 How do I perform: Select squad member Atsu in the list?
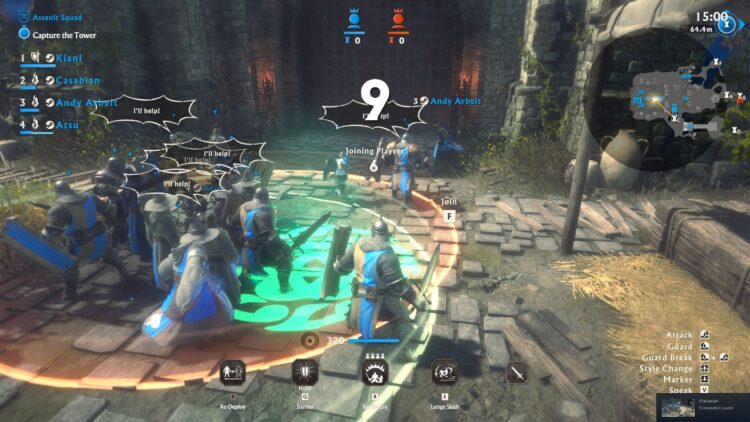click(x=69, y=124)
